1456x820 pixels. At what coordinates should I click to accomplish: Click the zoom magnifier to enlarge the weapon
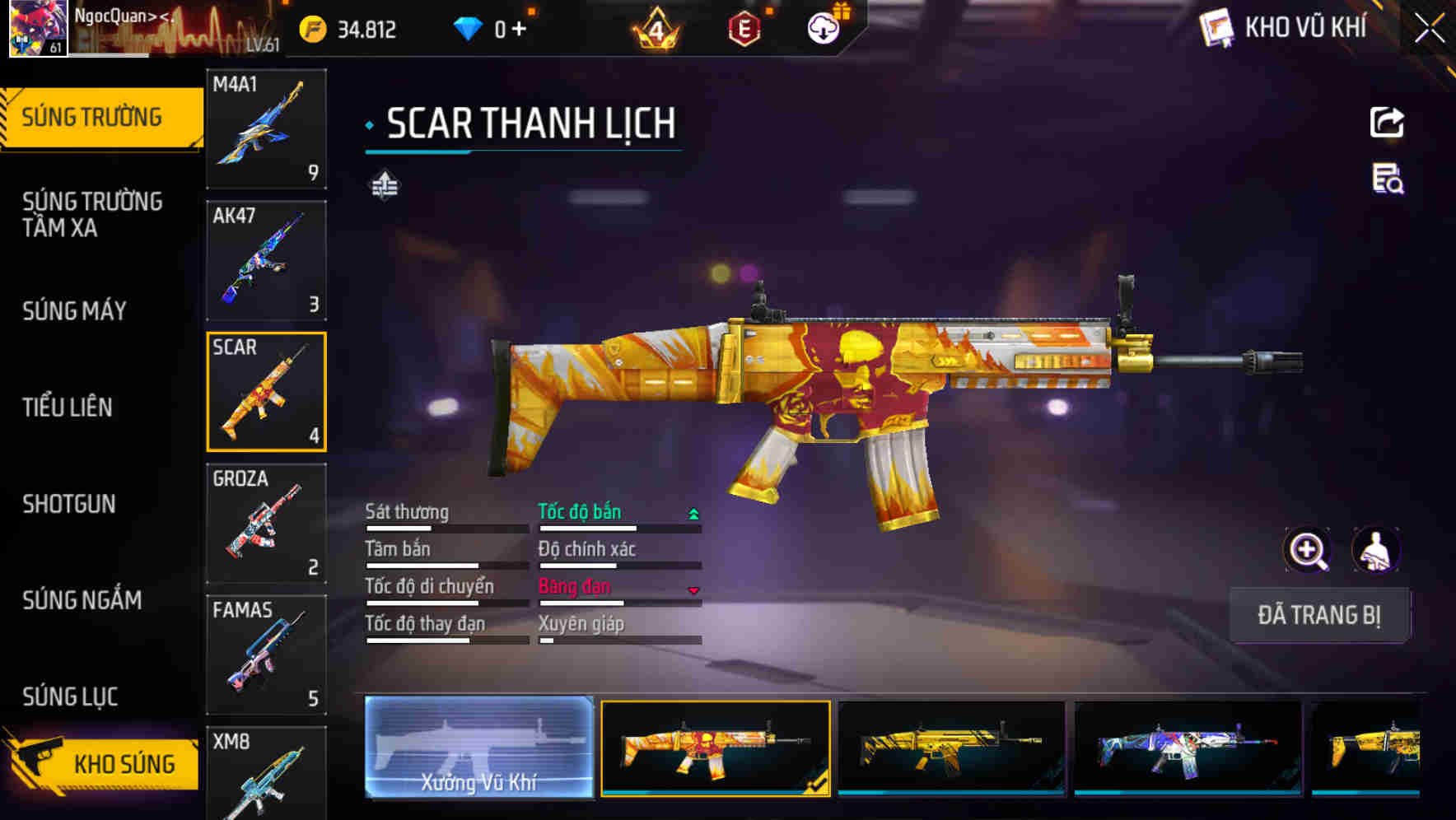[1306, 550]
